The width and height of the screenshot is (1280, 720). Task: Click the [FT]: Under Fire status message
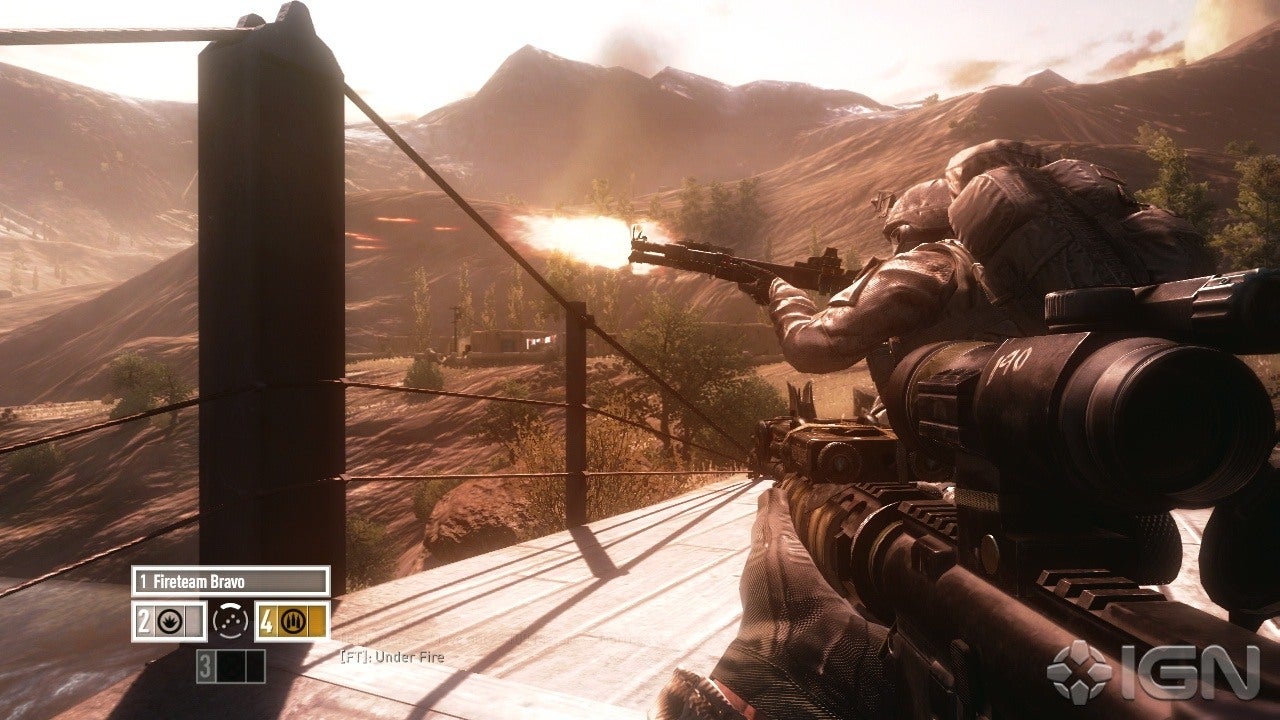pyautogui.click(x=391, y=657)
